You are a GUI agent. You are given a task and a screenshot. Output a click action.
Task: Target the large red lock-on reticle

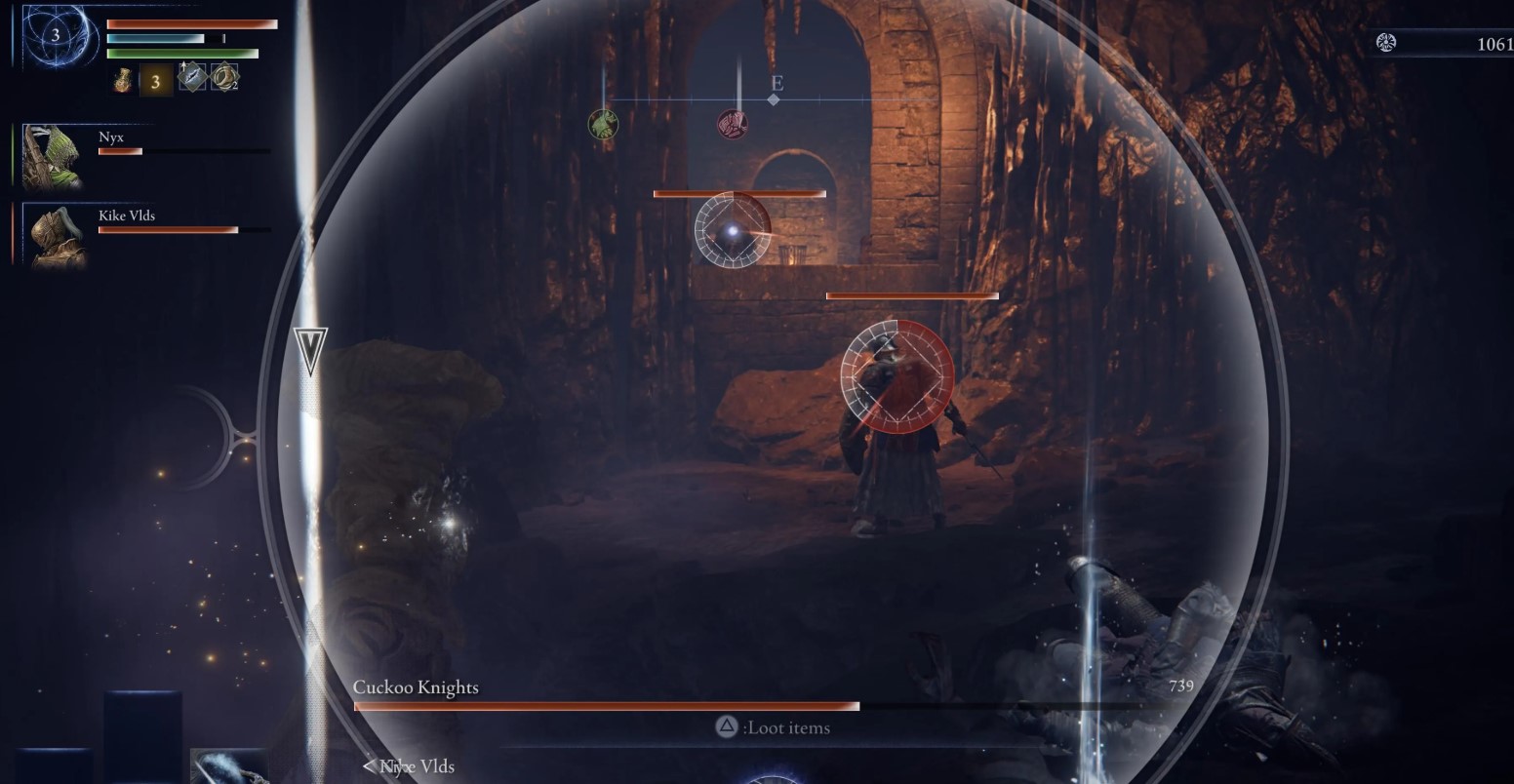click(897, 375)
